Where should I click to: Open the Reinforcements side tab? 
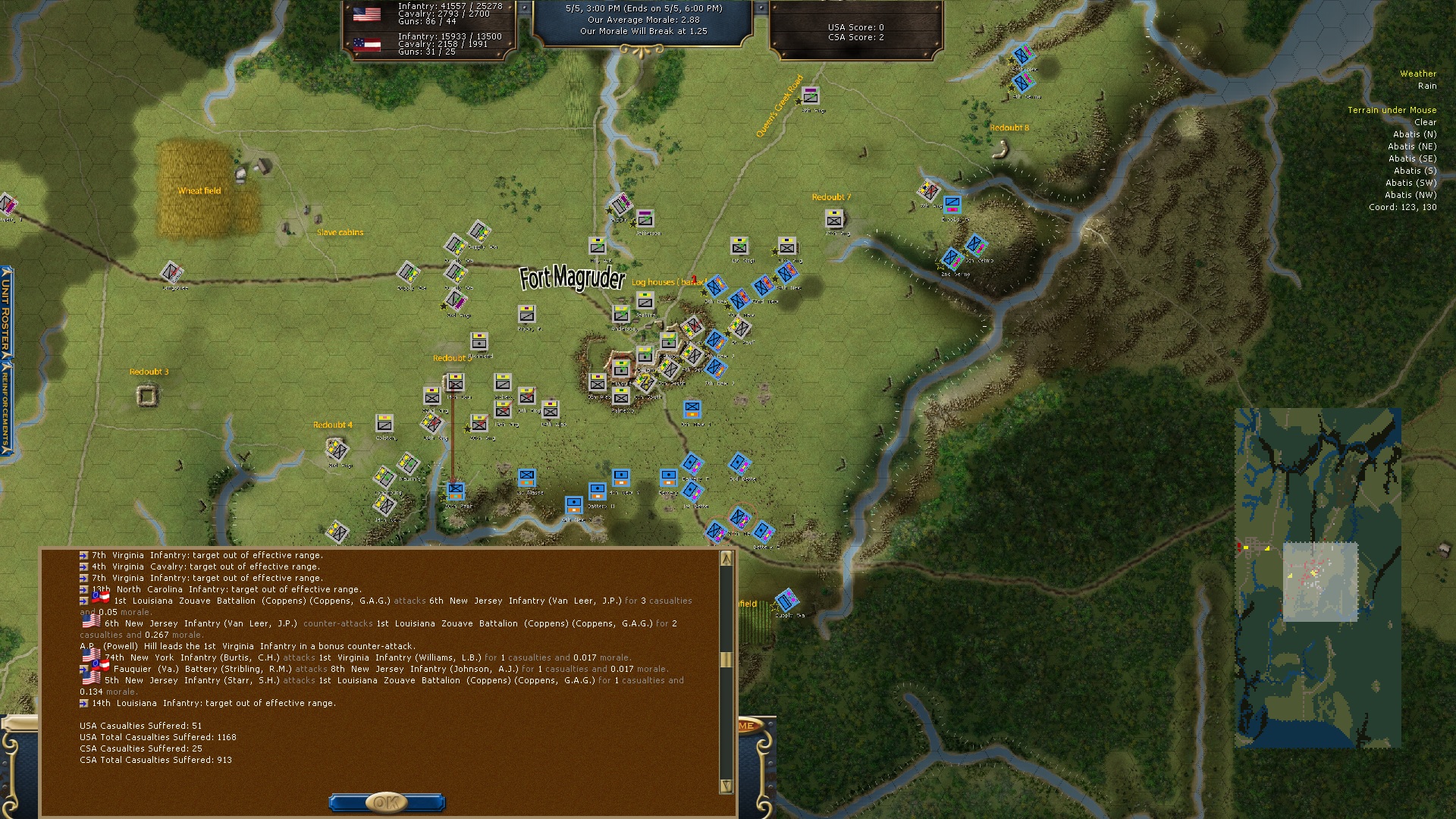6,406
